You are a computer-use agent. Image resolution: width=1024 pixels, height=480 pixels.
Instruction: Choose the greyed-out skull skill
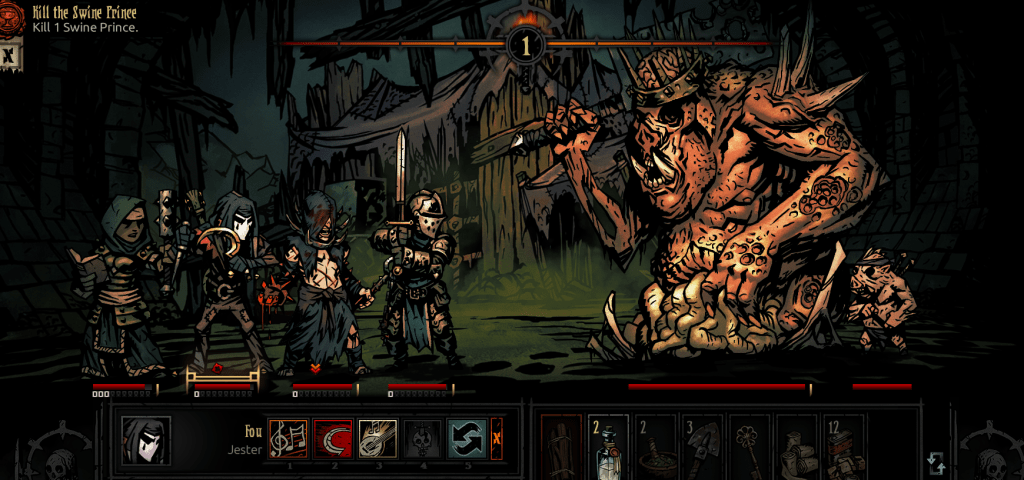tap(422, 438)
